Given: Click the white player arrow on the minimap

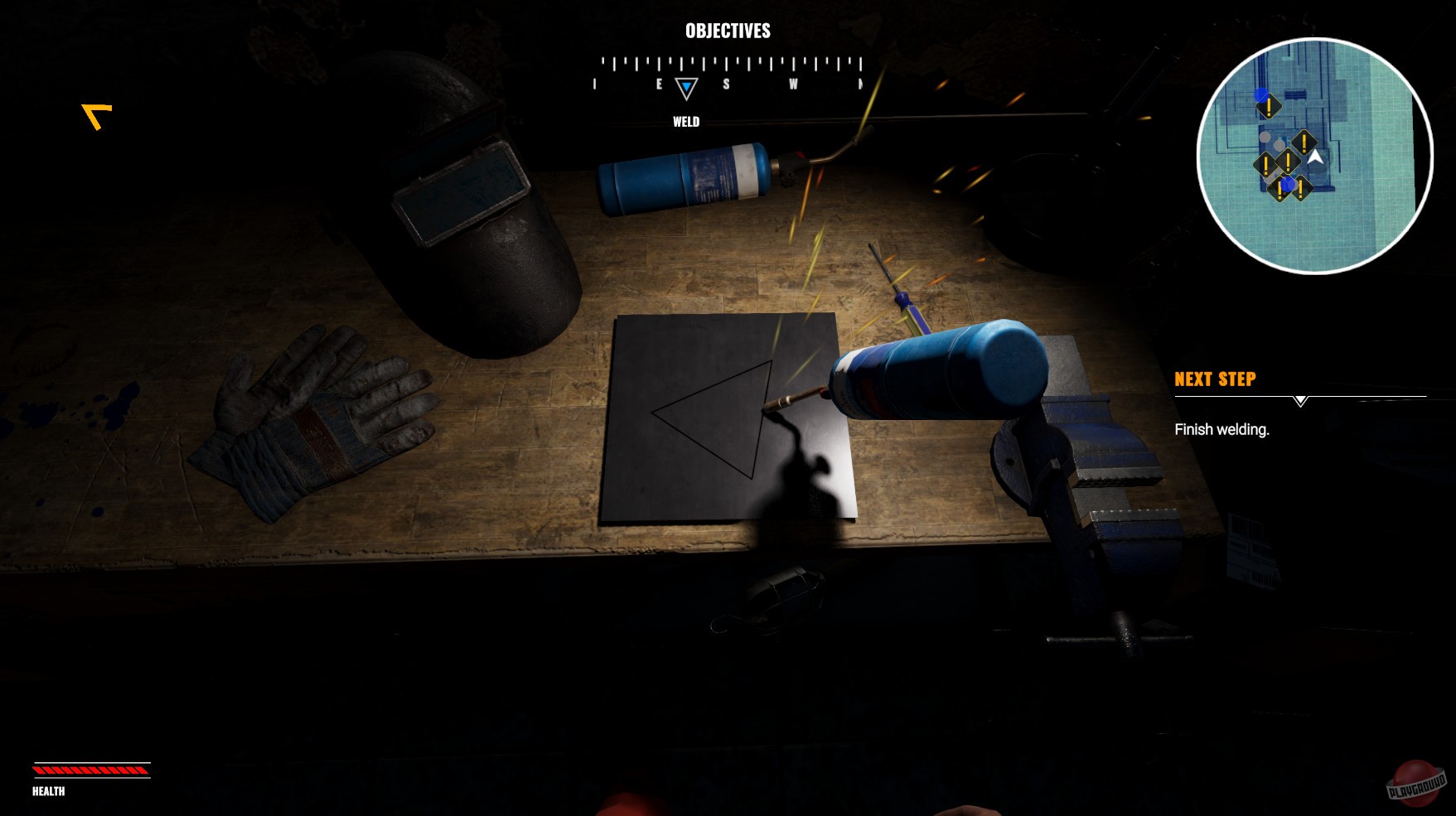Looking at the screenshot, I should coord(1315,157).
